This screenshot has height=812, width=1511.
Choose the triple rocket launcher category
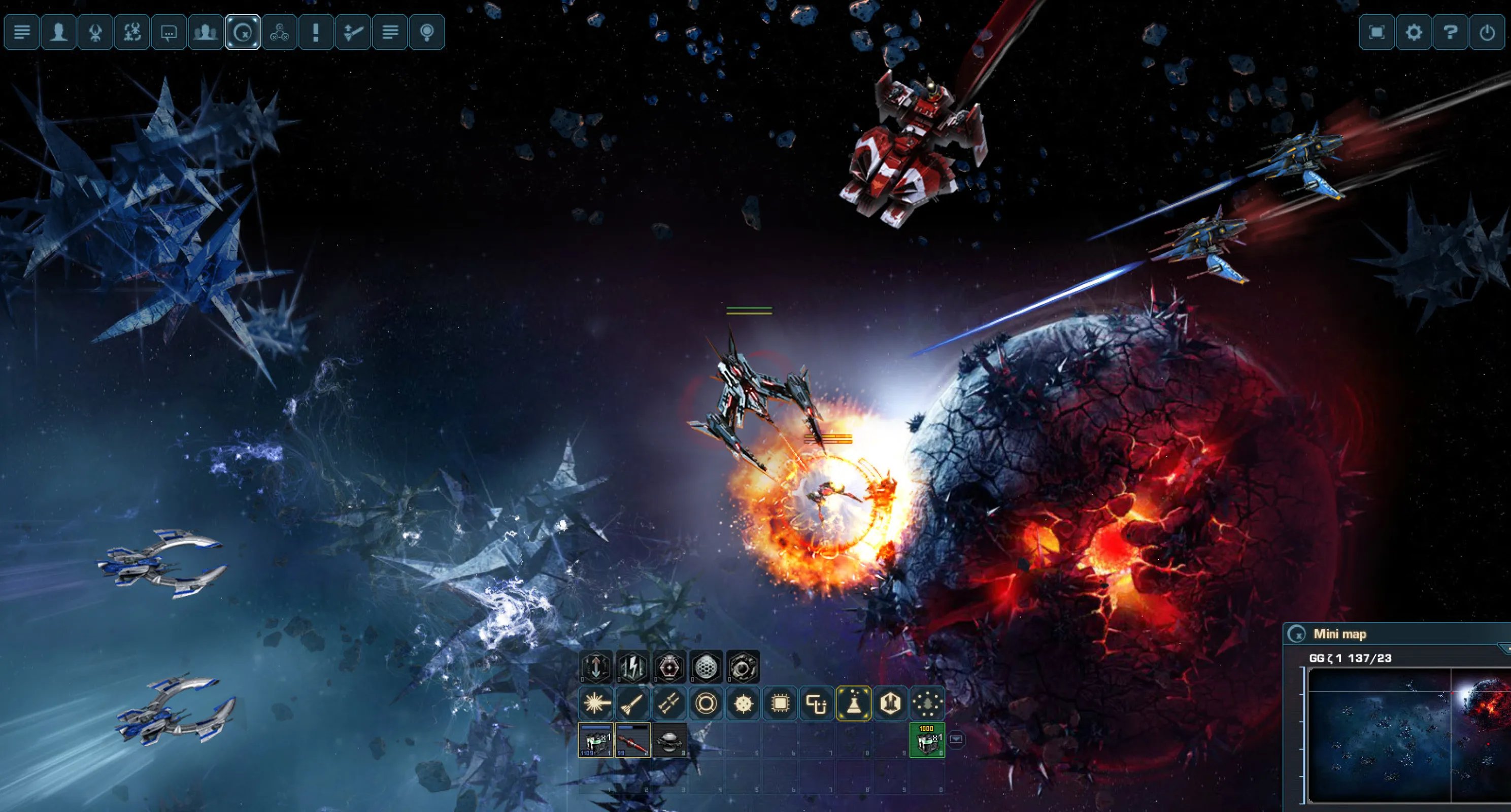[x=669, y=703]
